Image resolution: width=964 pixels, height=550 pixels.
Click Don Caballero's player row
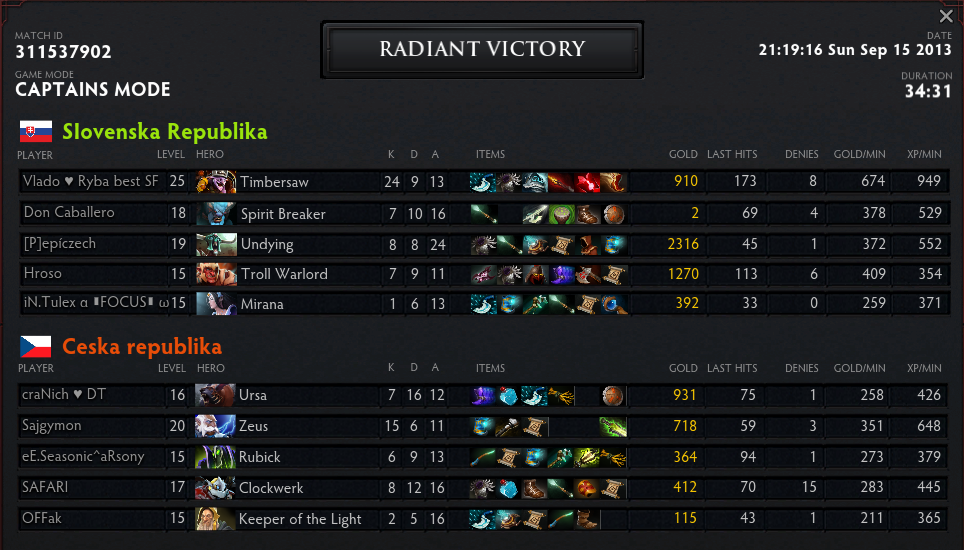69,213
